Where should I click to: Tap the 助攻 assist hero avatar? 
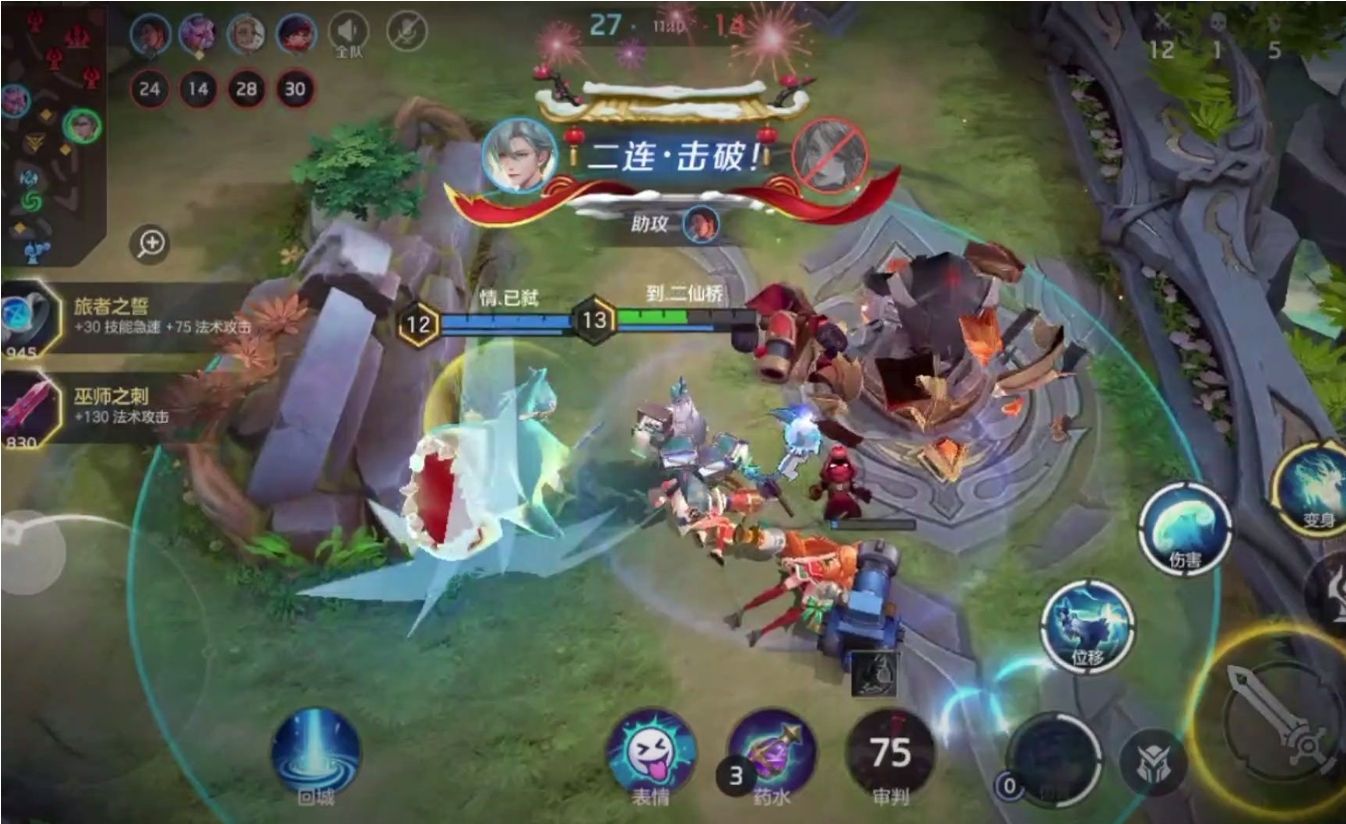coord(703,225)
